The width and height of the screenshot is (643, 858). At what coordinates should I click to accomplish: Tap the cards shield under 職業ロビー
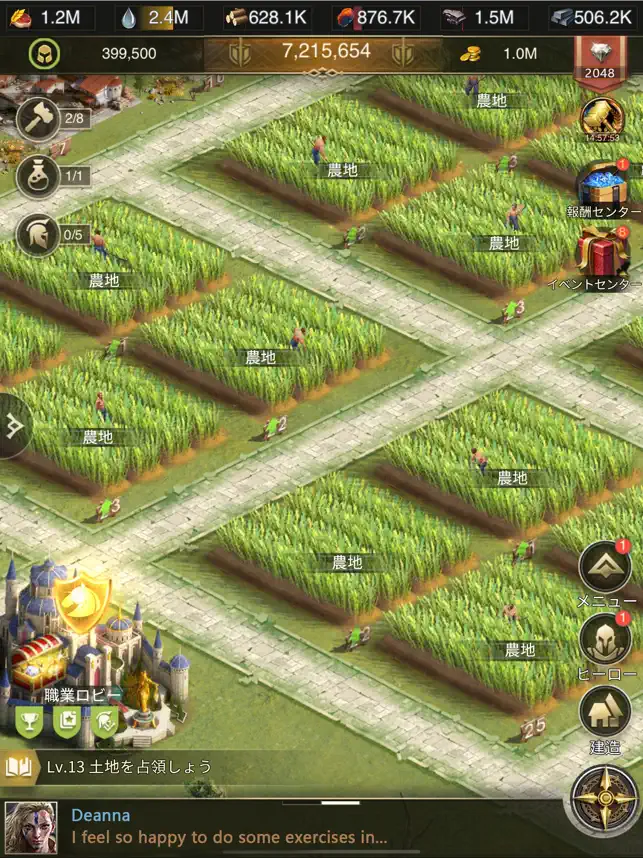pyautogui.click(x=67, y=718)
